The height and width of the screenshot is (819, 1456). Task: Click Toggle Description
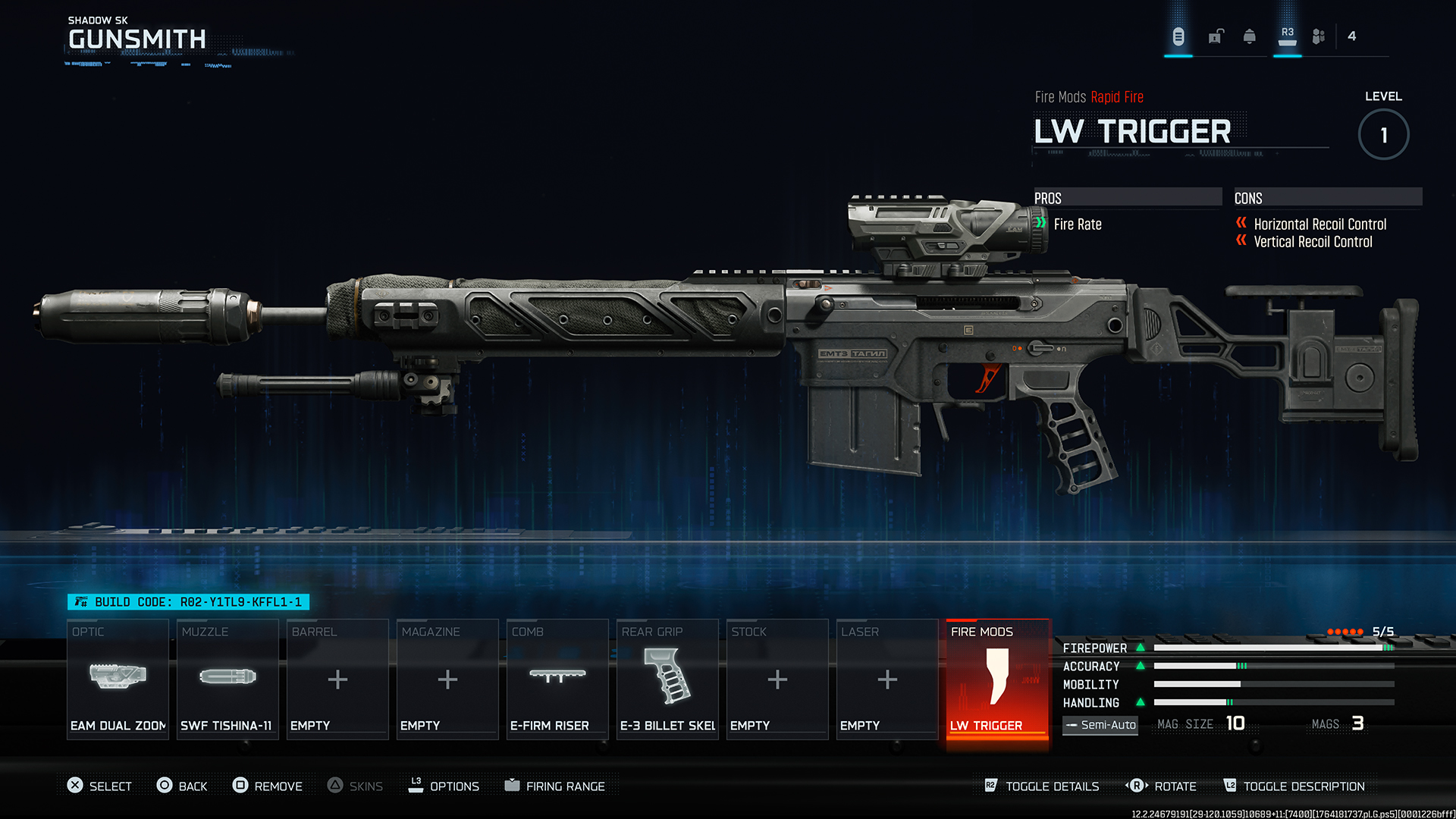(1294, 786)
